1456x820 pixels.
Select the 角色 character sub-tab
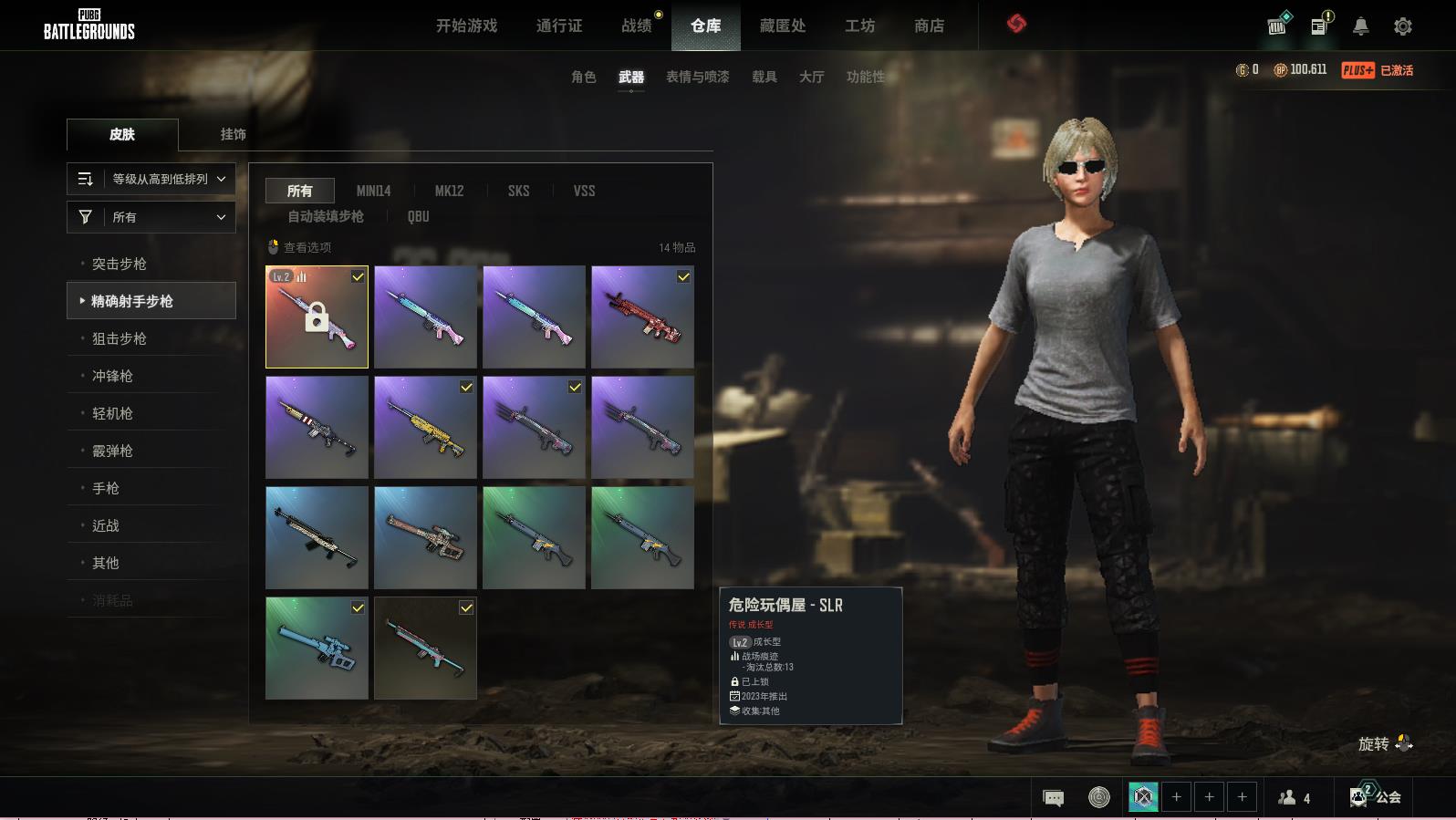pyautogui.click(x=583, y=77)
